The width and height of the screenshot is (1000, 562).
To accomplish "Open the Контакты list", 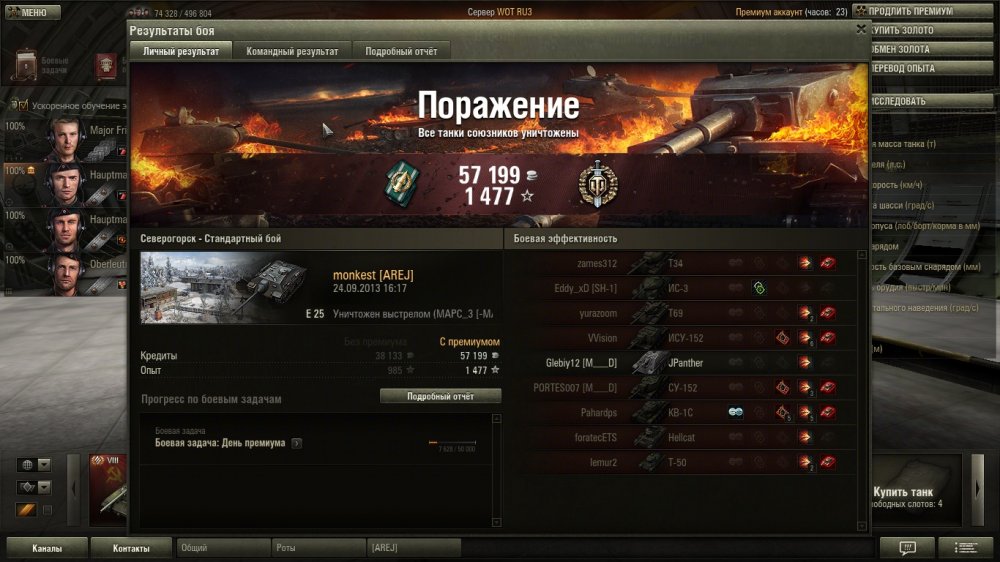I will 131,548.
